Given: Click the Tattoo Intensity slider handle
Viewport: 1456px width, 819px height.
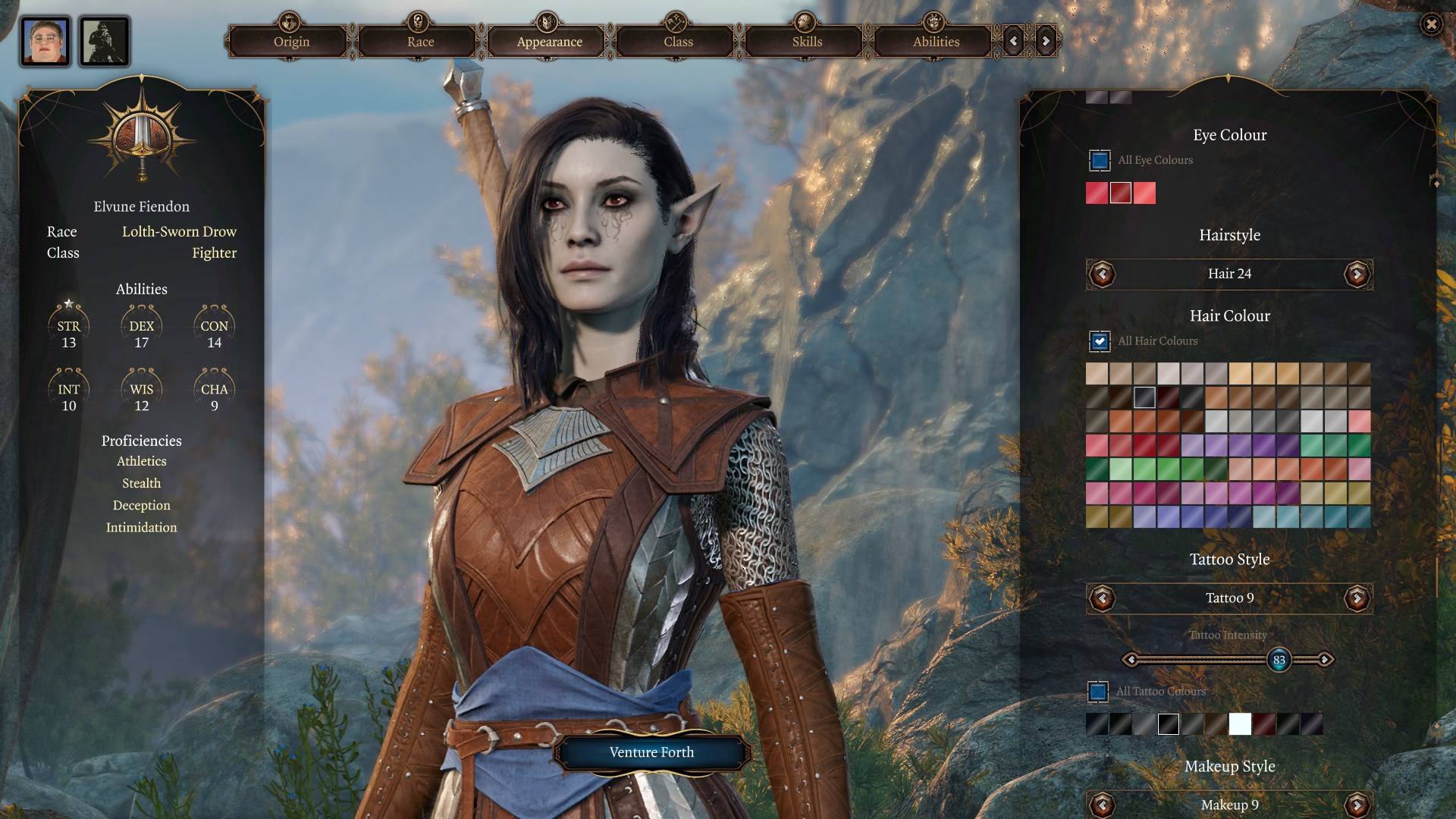Looking at the screenshot, I should 1279,660.
